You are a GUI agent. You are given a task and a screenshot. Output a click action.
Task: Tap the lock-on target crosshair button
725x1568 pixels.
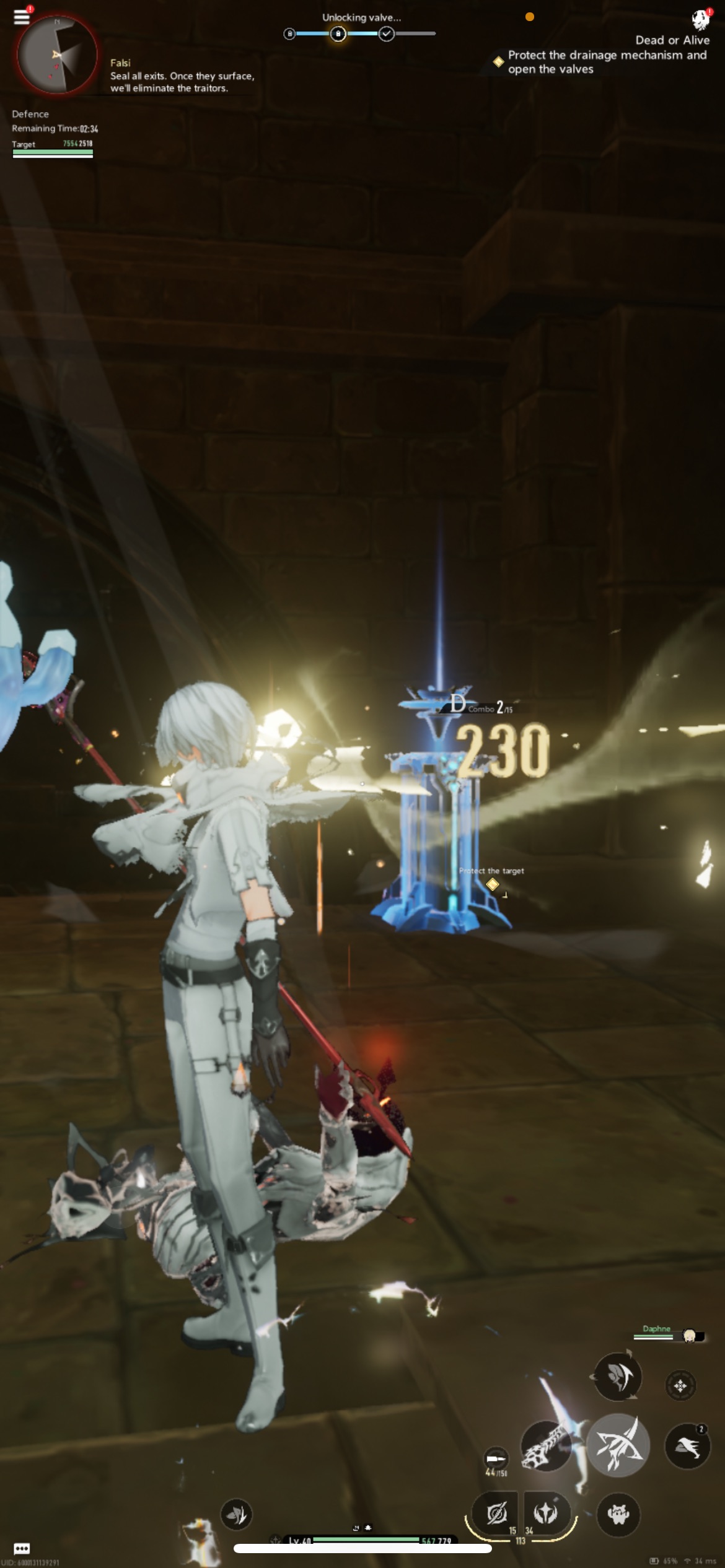(x=680, y=1385)
